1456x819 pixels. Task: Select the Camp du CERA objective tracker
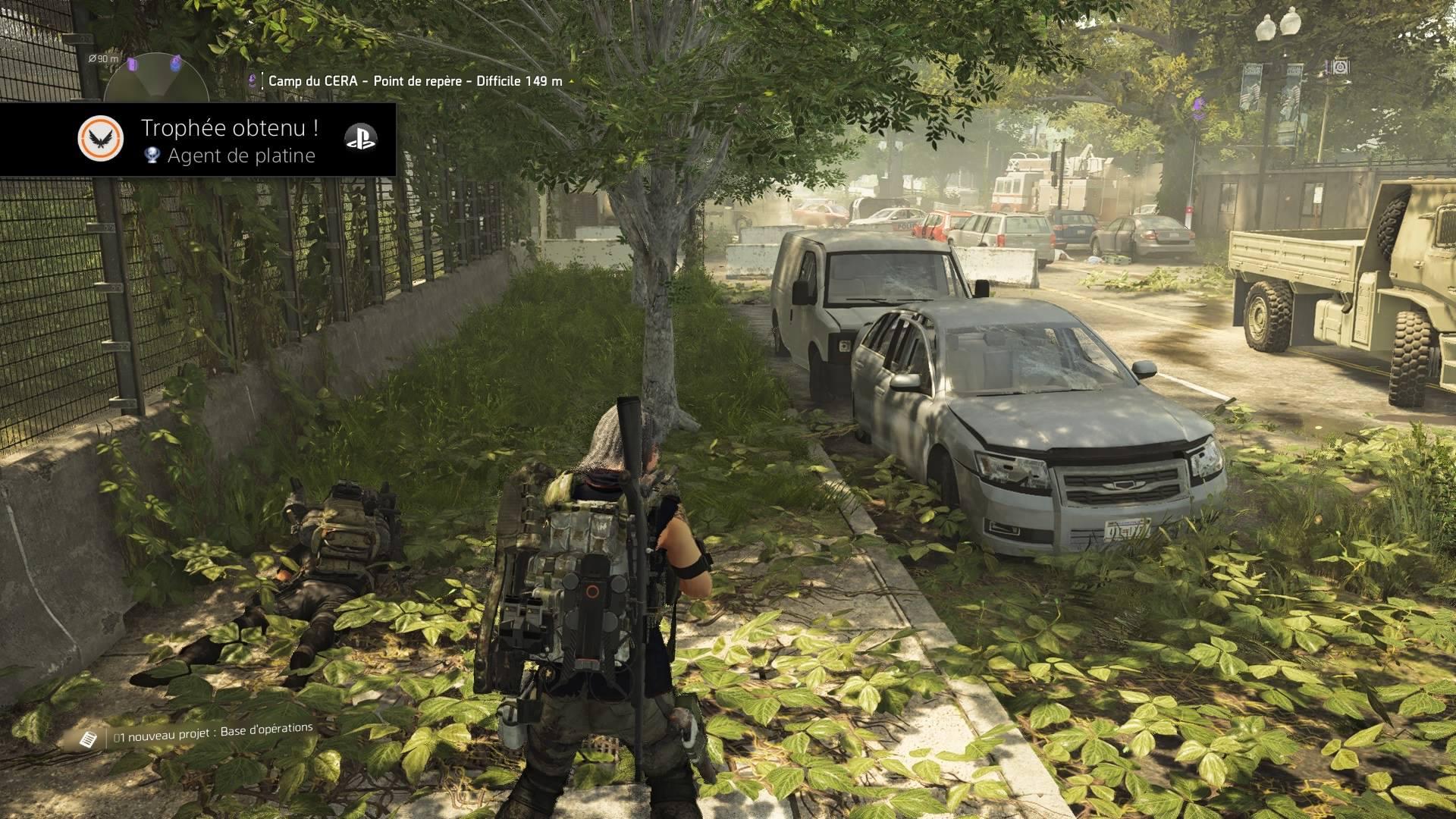[415, 81]
